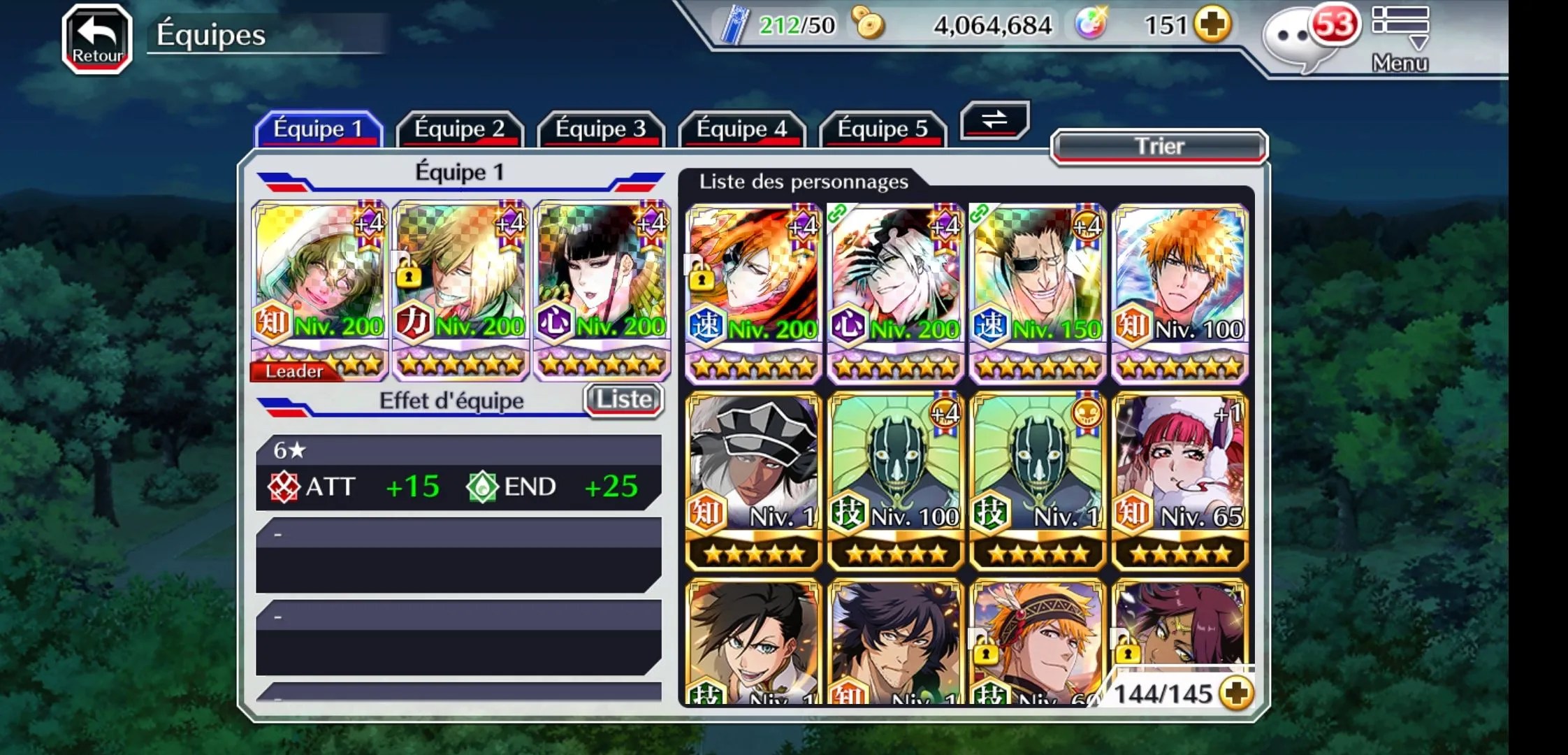
Task: Switch to the Équipe 2 tab
Action: (x=459, y=129)
